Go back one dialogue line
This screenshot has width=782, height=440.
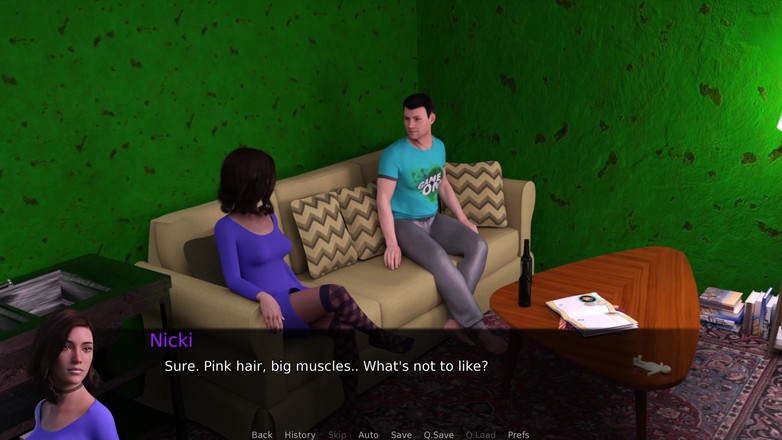click(x=262, y=435)
